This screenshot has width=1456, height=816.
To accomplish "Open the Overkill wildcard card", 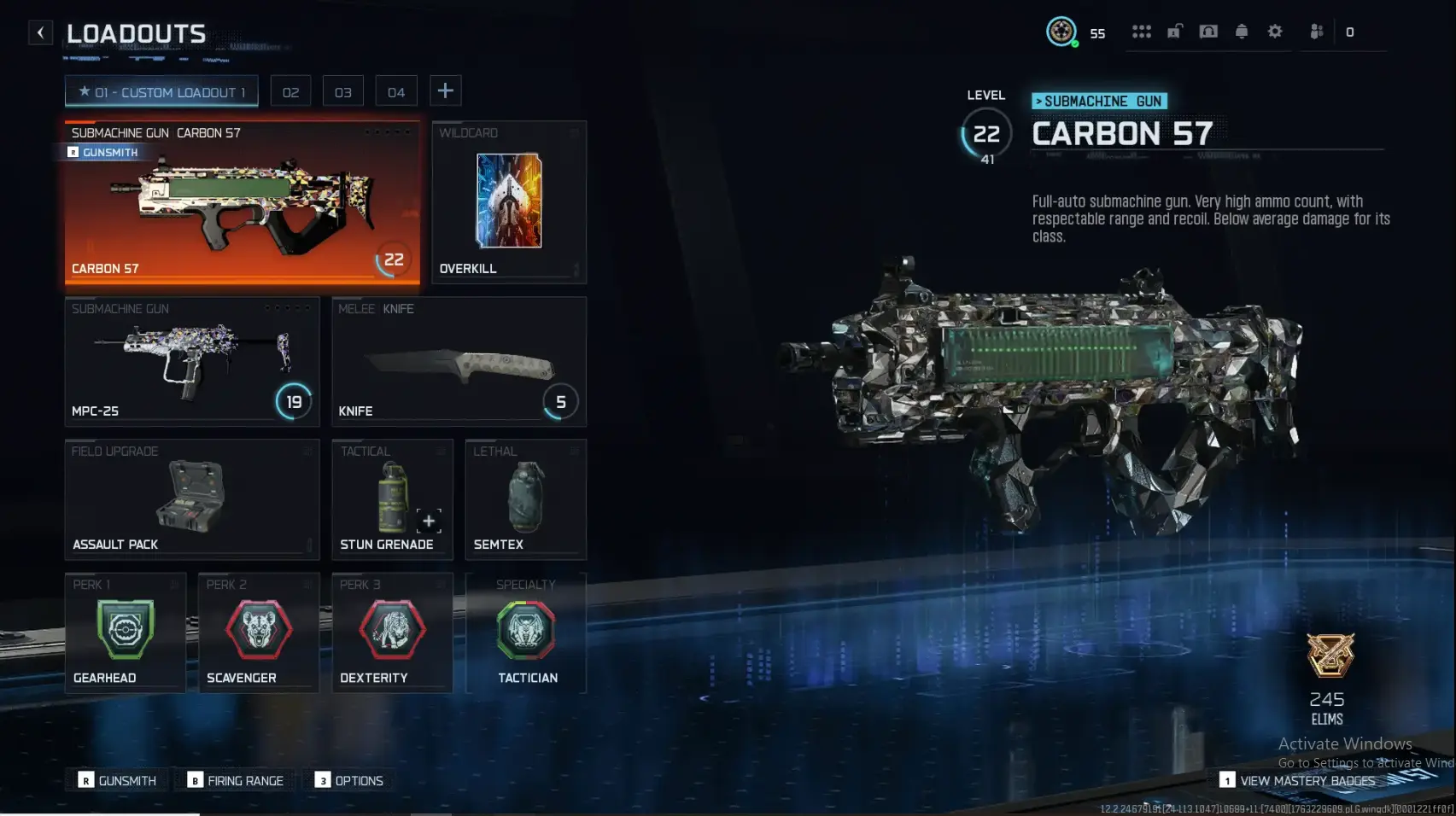I will (x=508, y=201).
